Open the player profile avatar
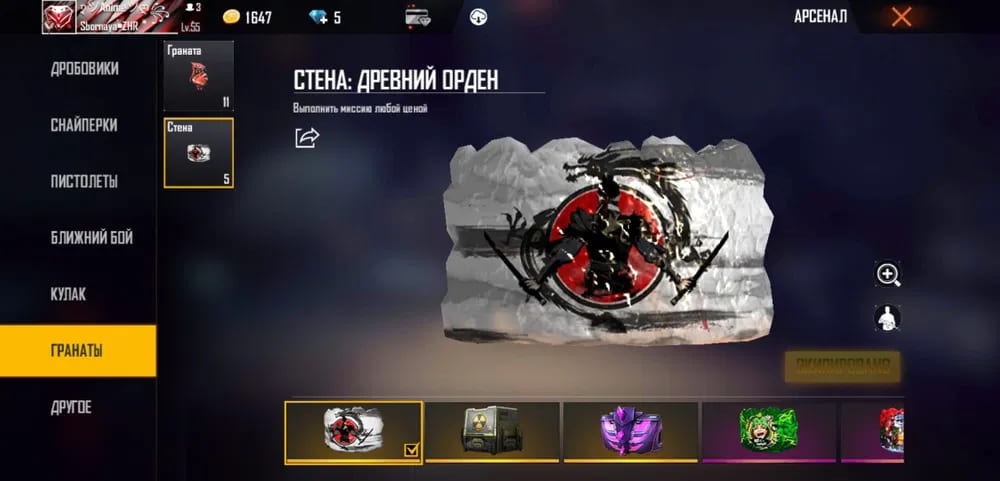This screenshot has height=481, width=1000. [x=58, y=17]
